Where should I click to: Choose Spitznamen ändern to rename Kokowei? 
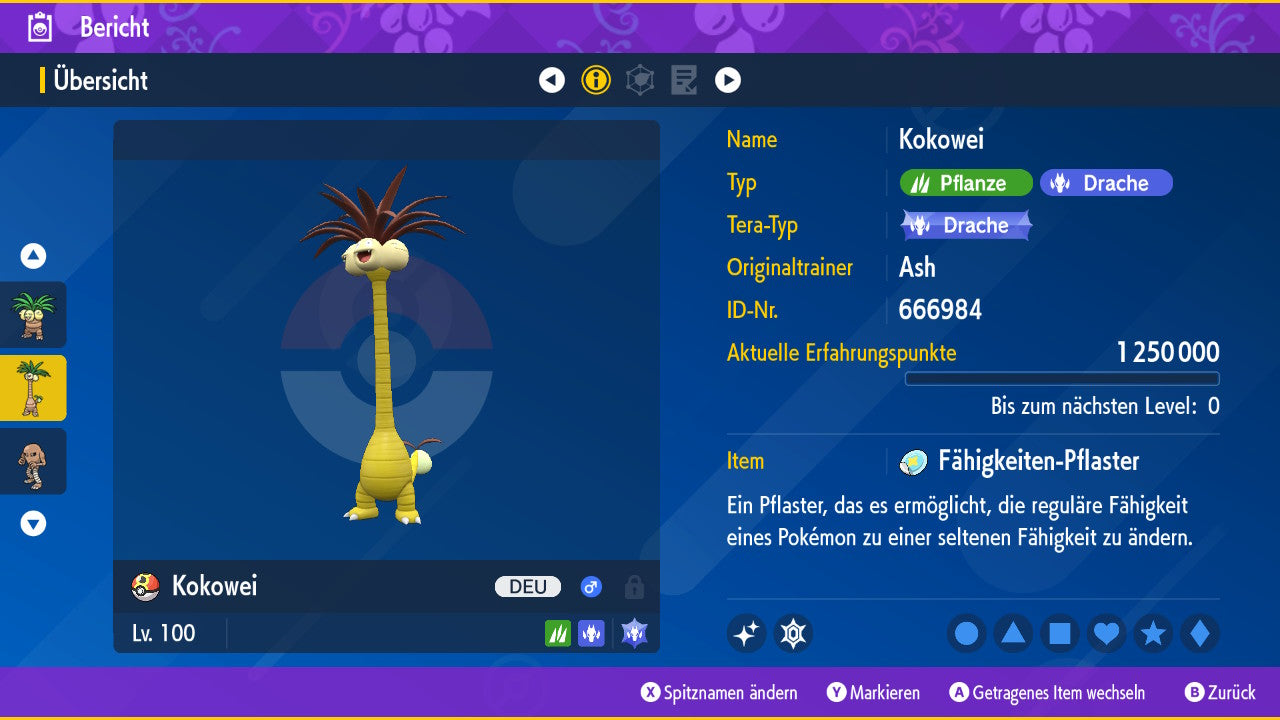click(x=720, y=693)
